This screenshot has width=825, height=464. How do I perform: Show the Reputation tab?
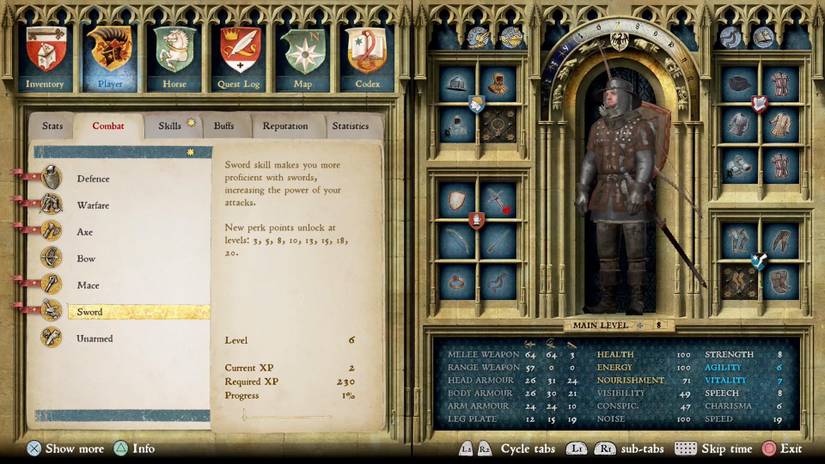pos(285,126)
